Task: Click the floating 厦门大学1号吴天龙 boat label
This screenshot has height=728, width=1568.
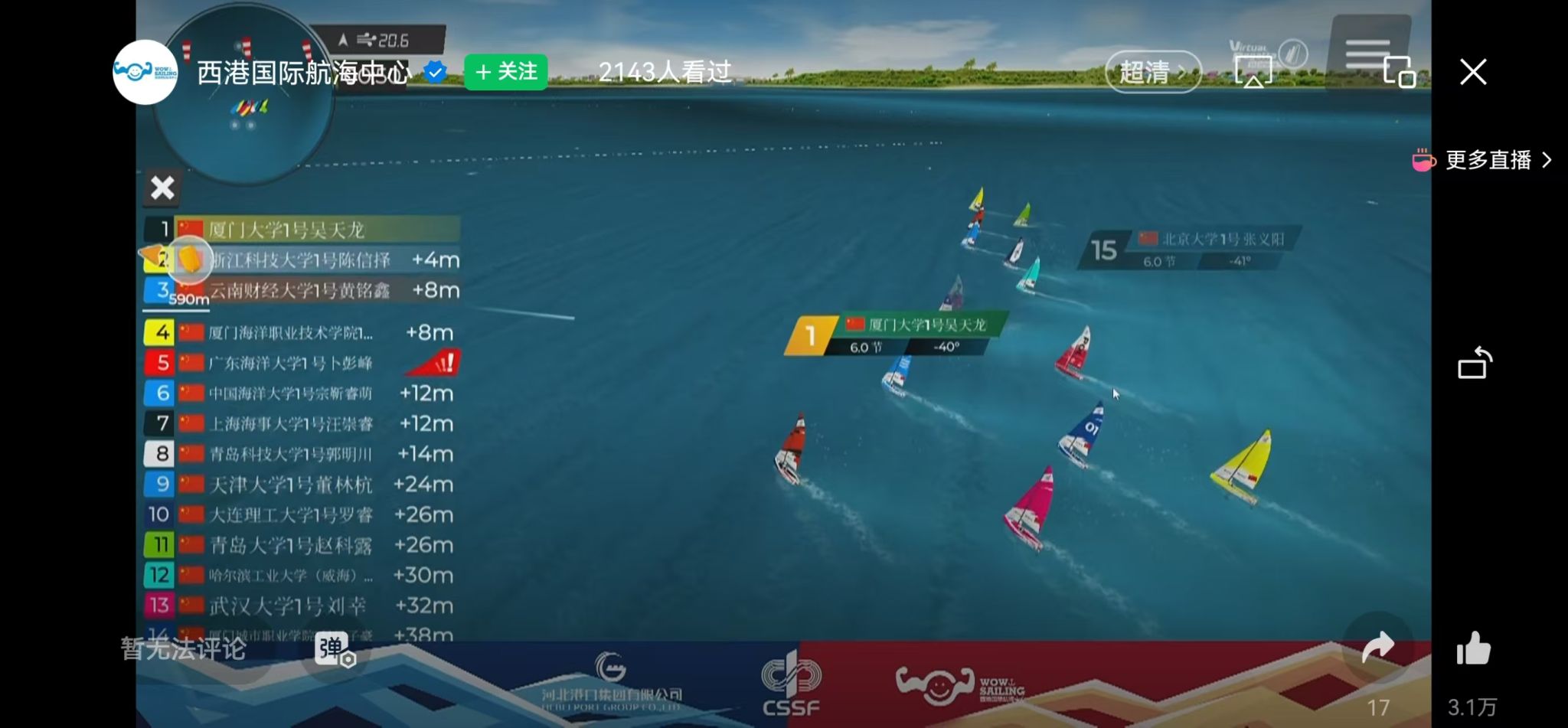Action: [x=896, y=335]
